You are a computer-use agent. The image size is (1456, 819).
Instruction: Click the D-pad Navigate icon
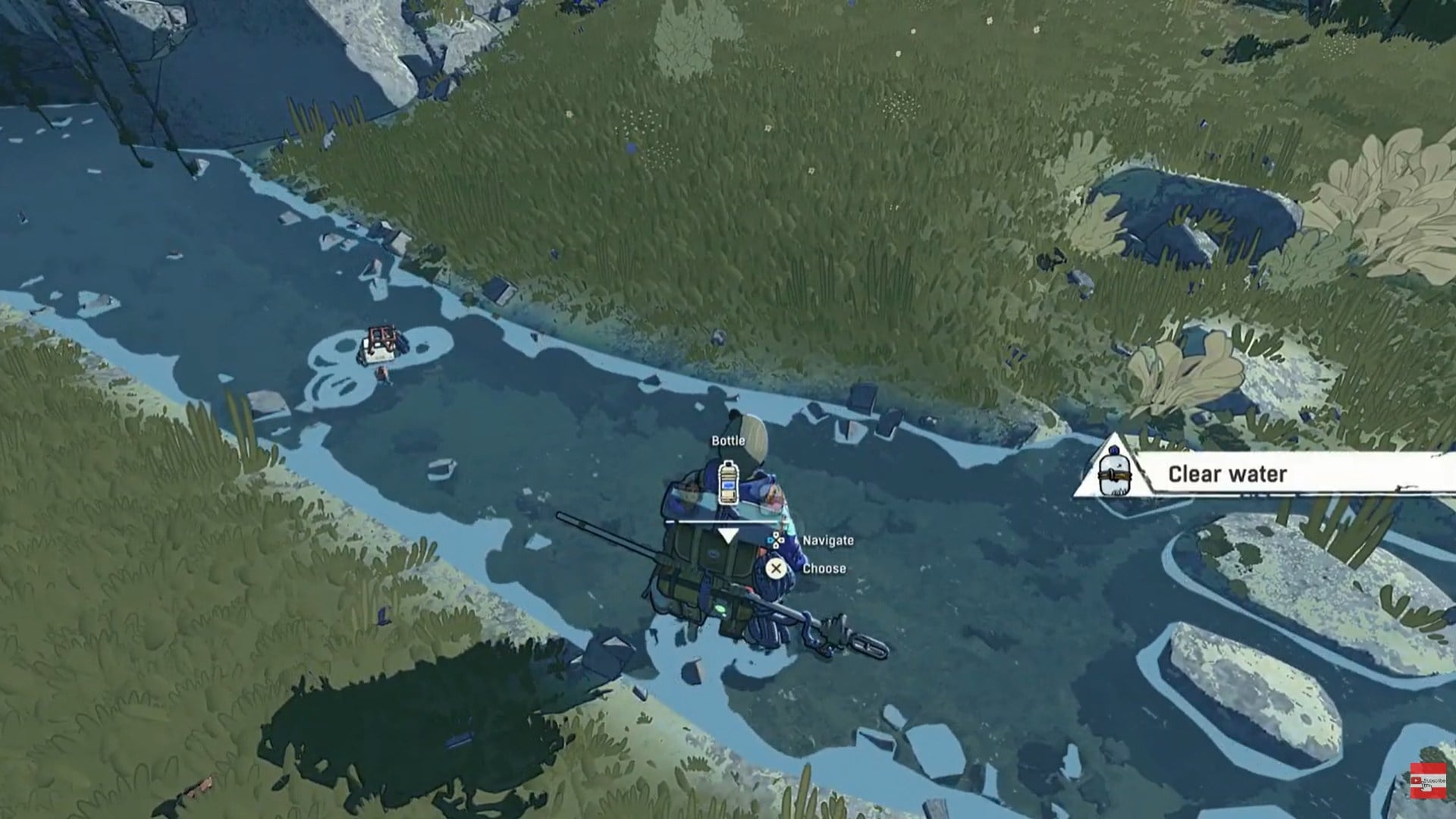[775, 538]
